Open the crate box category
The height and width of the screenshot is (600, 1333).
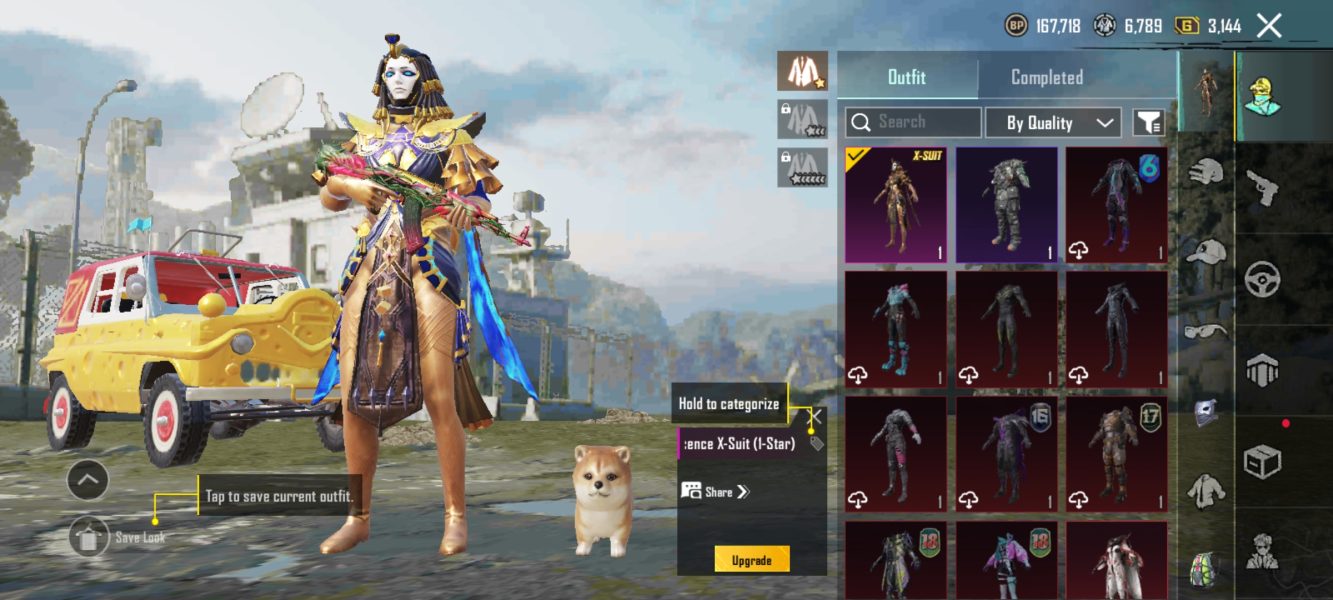pos(1262,462)
